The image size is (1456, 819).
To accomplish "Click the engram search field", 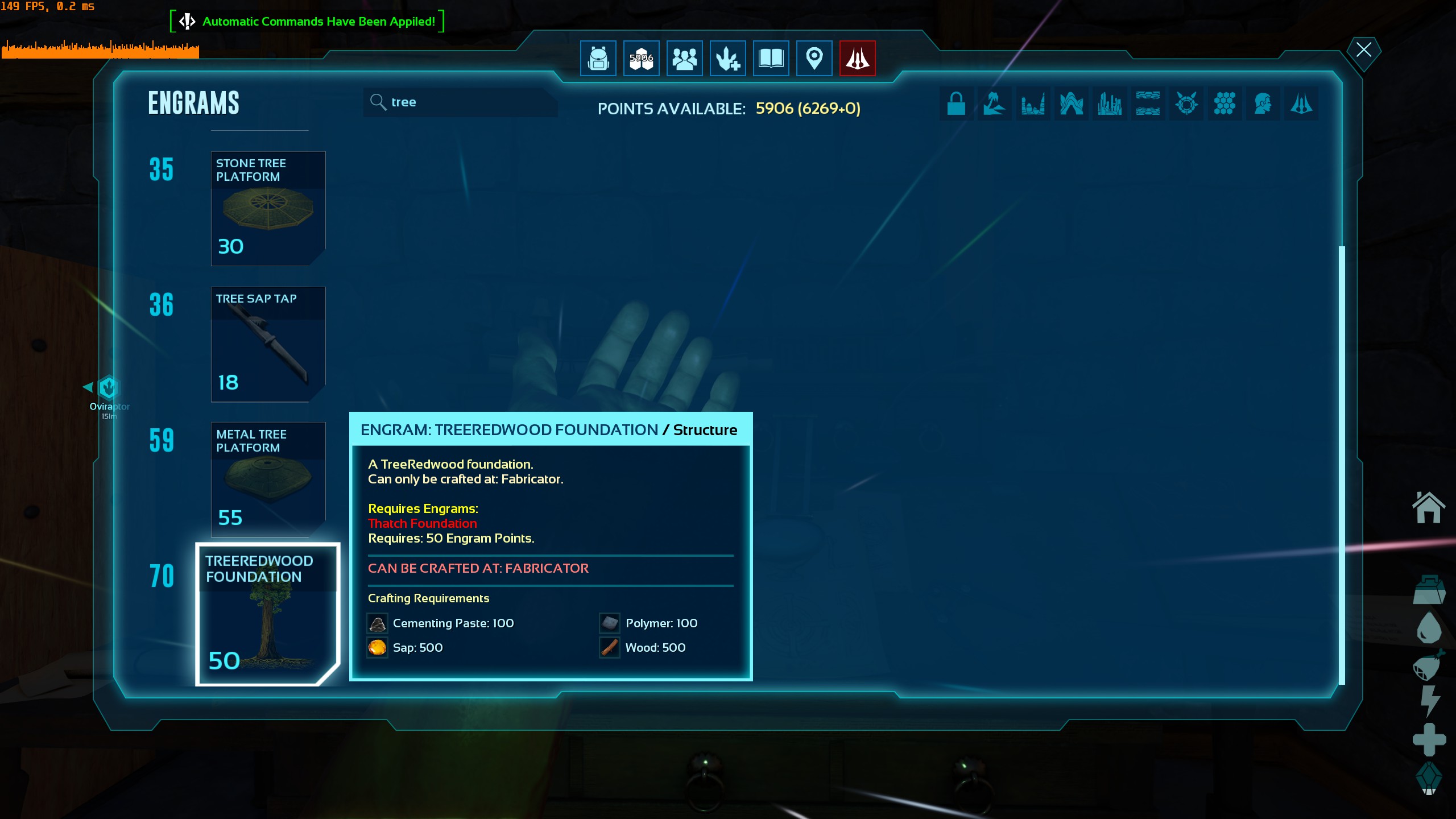I will [461, 102].
